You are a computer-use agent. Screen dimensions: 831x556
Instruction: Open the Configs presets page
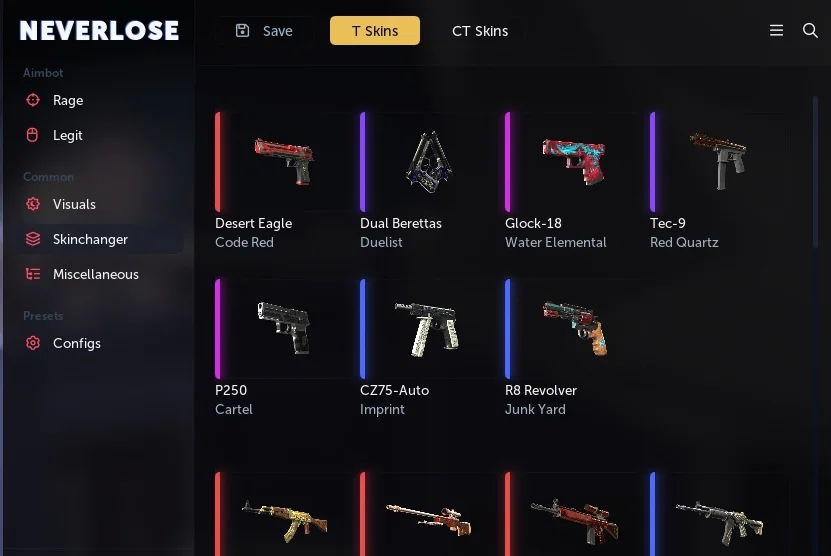pyautogui.click(x=76, y=343)
